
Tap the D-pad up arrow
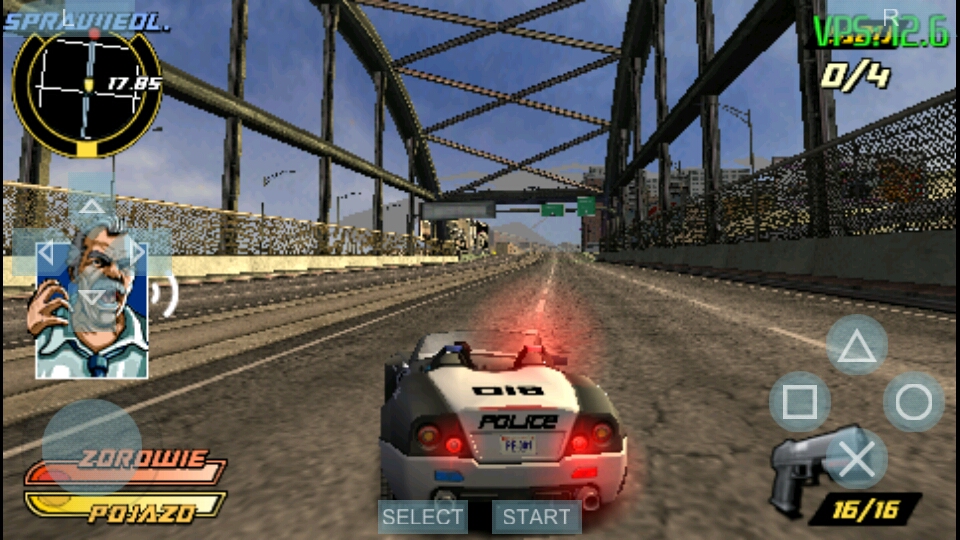point(91,207)
